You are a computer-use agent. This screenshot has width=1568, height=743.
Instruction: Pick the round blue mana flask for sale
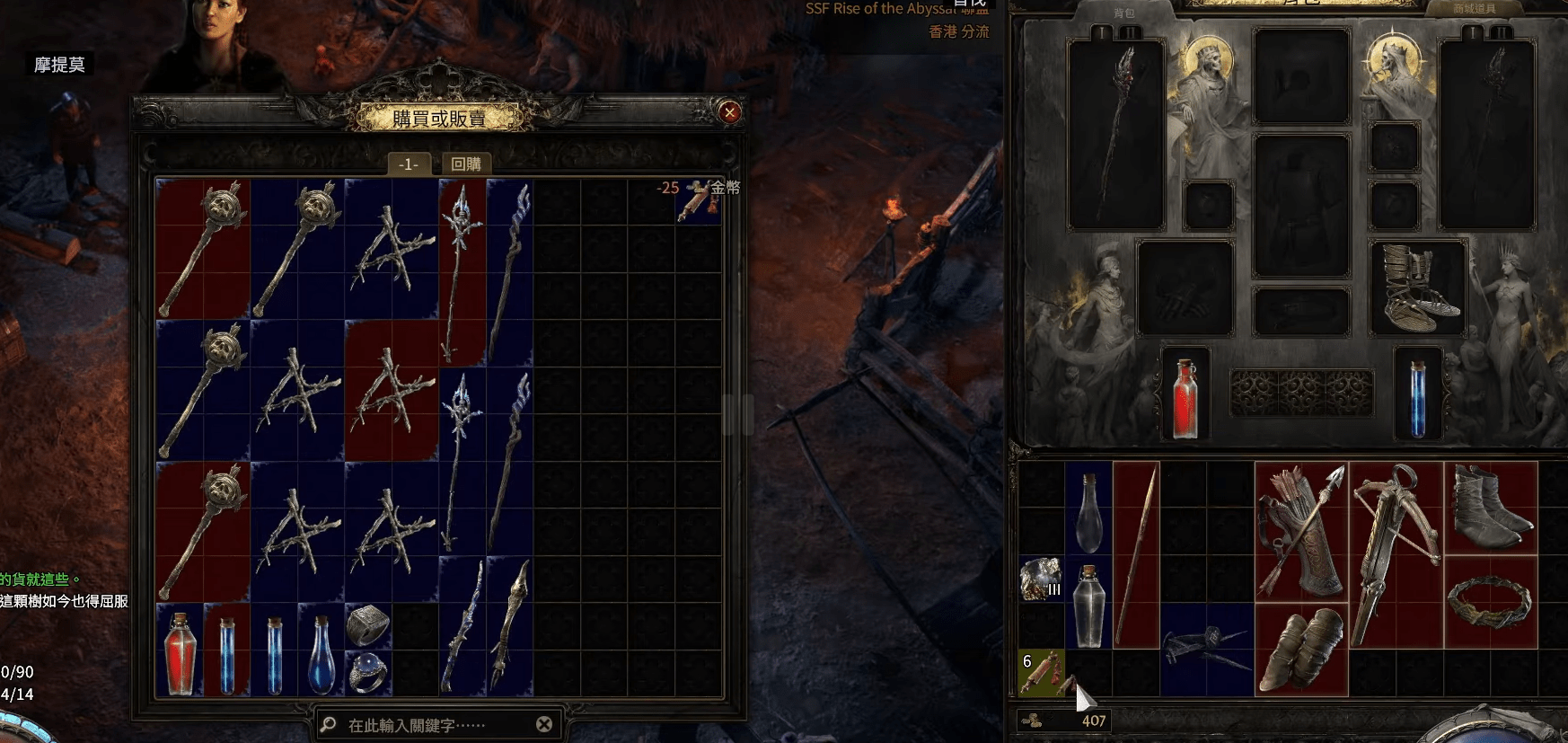coord(321,652)
